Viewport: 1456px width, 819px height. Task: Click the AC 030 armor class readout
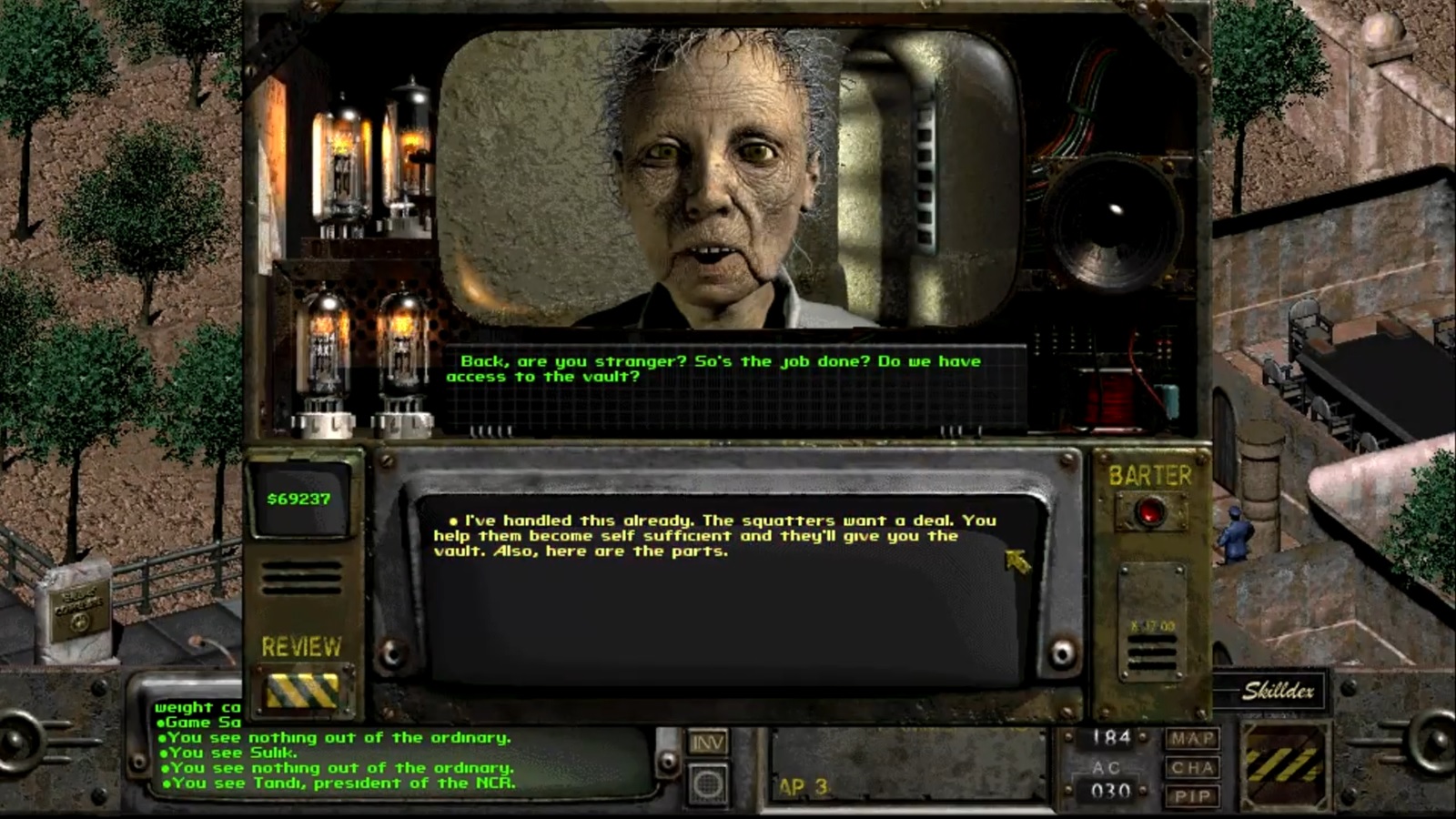(1108, 781)
